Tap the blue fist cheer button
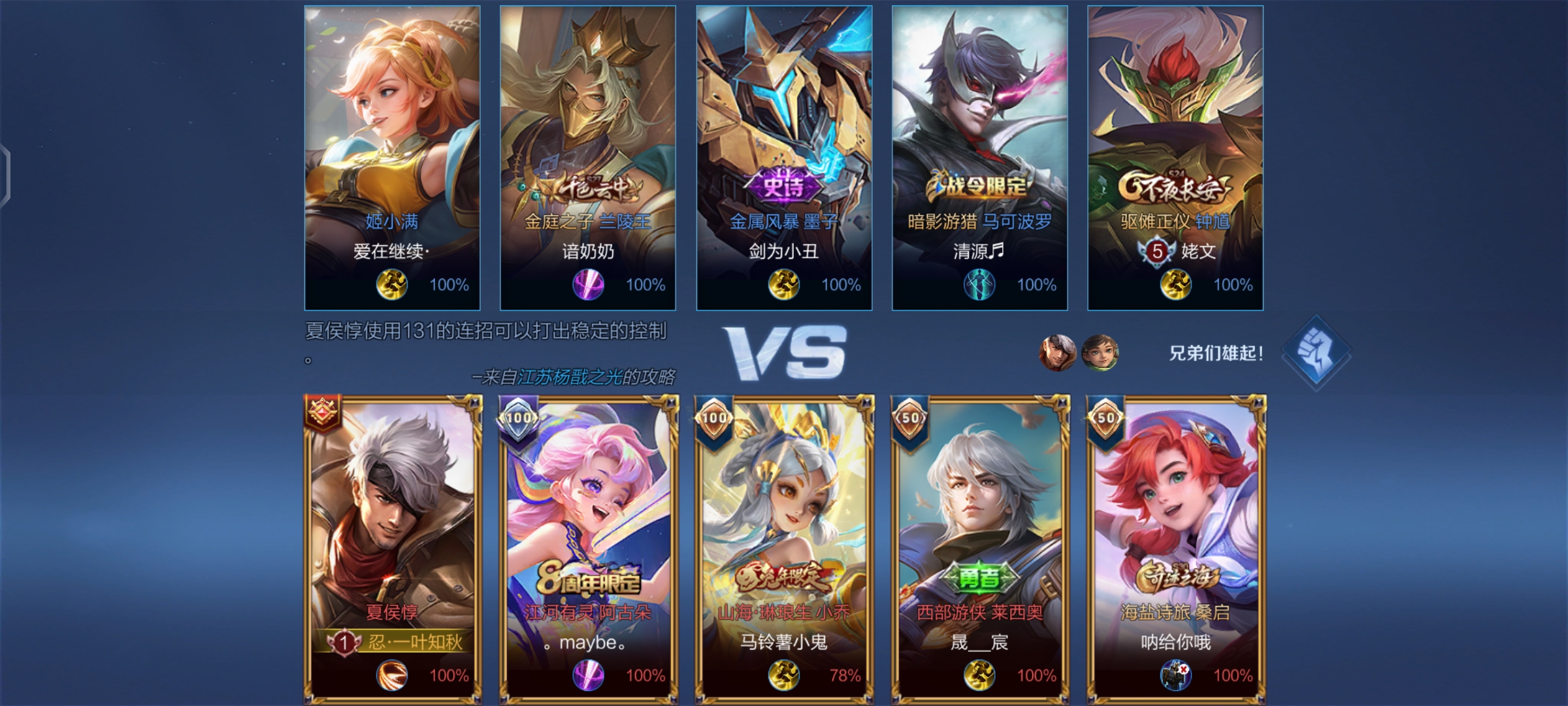The image size is (1568, 706). tap(1315, 352)
